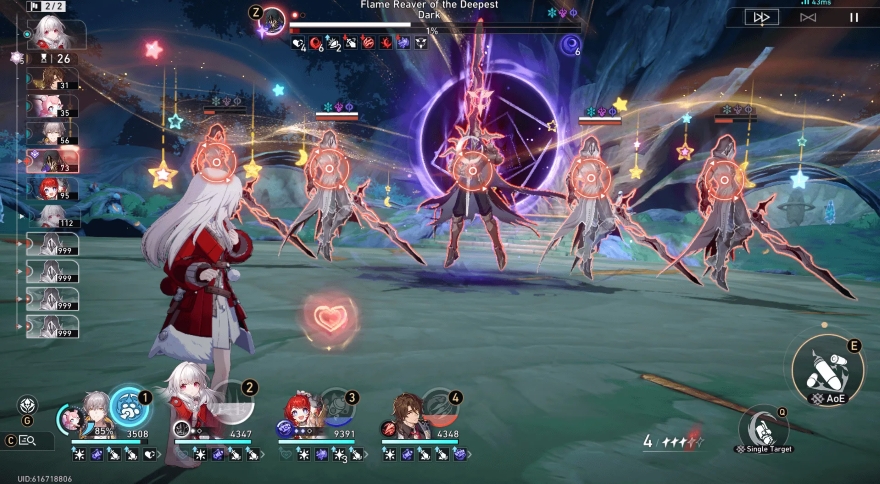Activate the red-haired character's ultimate
The width and height of the screenshot is (880, 484).
click(x=337, y=410)
